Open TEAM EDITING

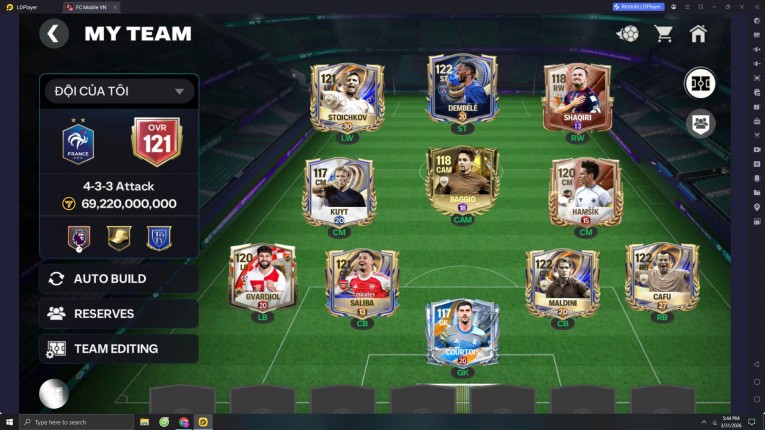[118, 349]
